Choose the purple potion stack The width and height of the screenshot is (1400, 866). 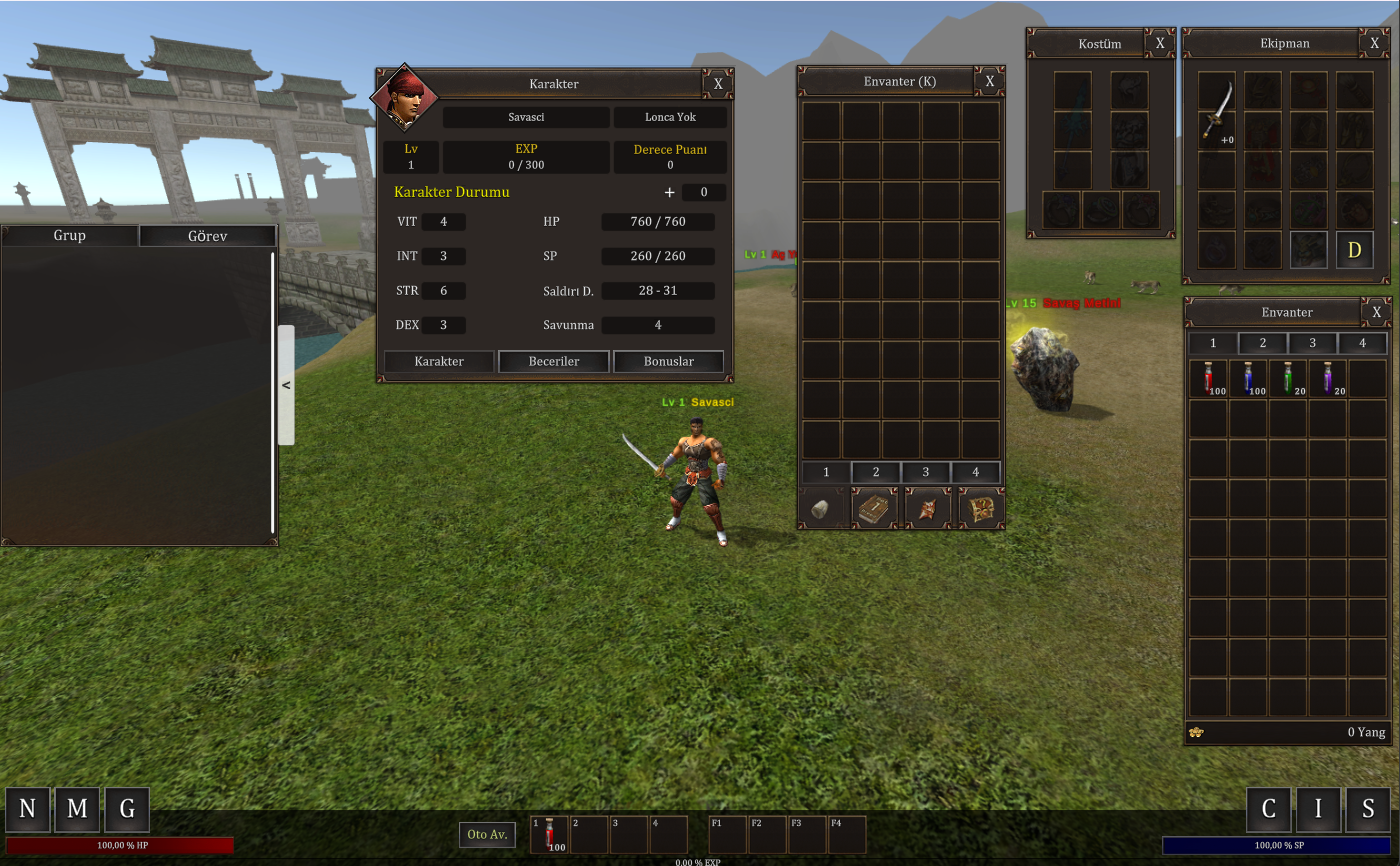tap(1328, 378)
